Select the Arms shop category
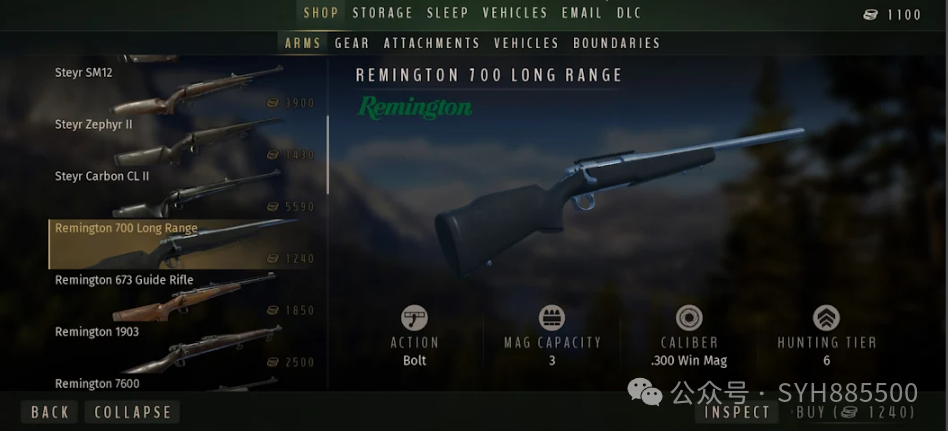The width and height of the screenshot is (948, 431). pyautogui.click(x=302, y=43)
